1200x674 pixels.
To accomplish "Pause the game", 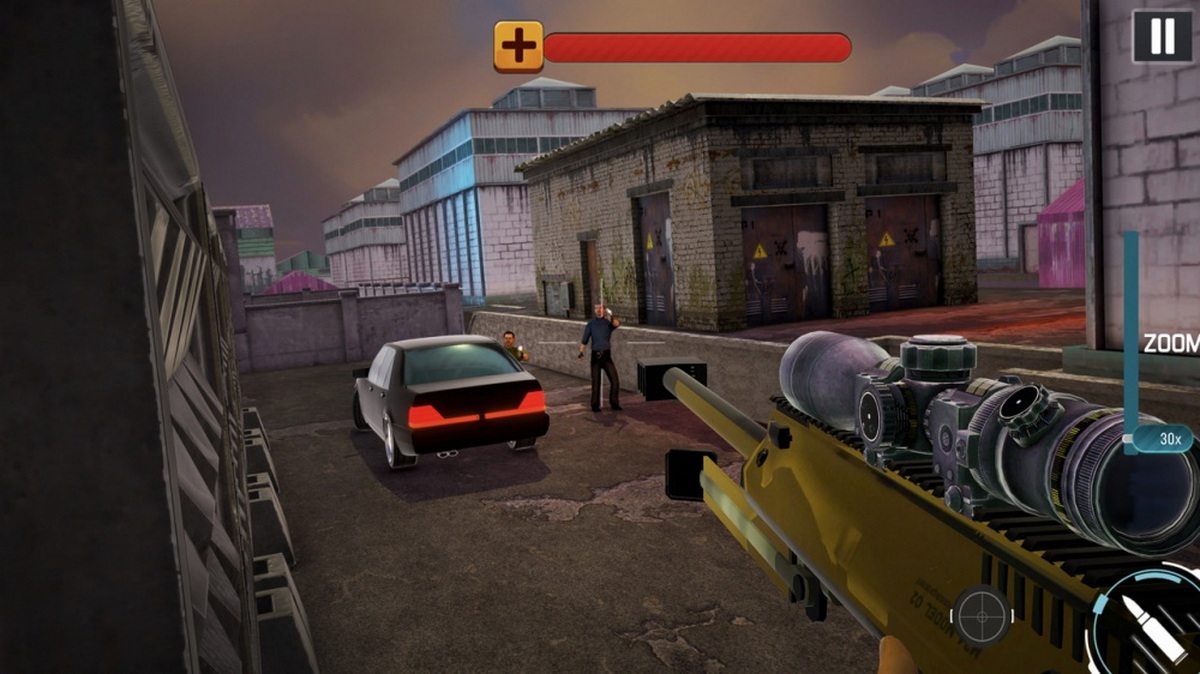I will [1162, 36].
